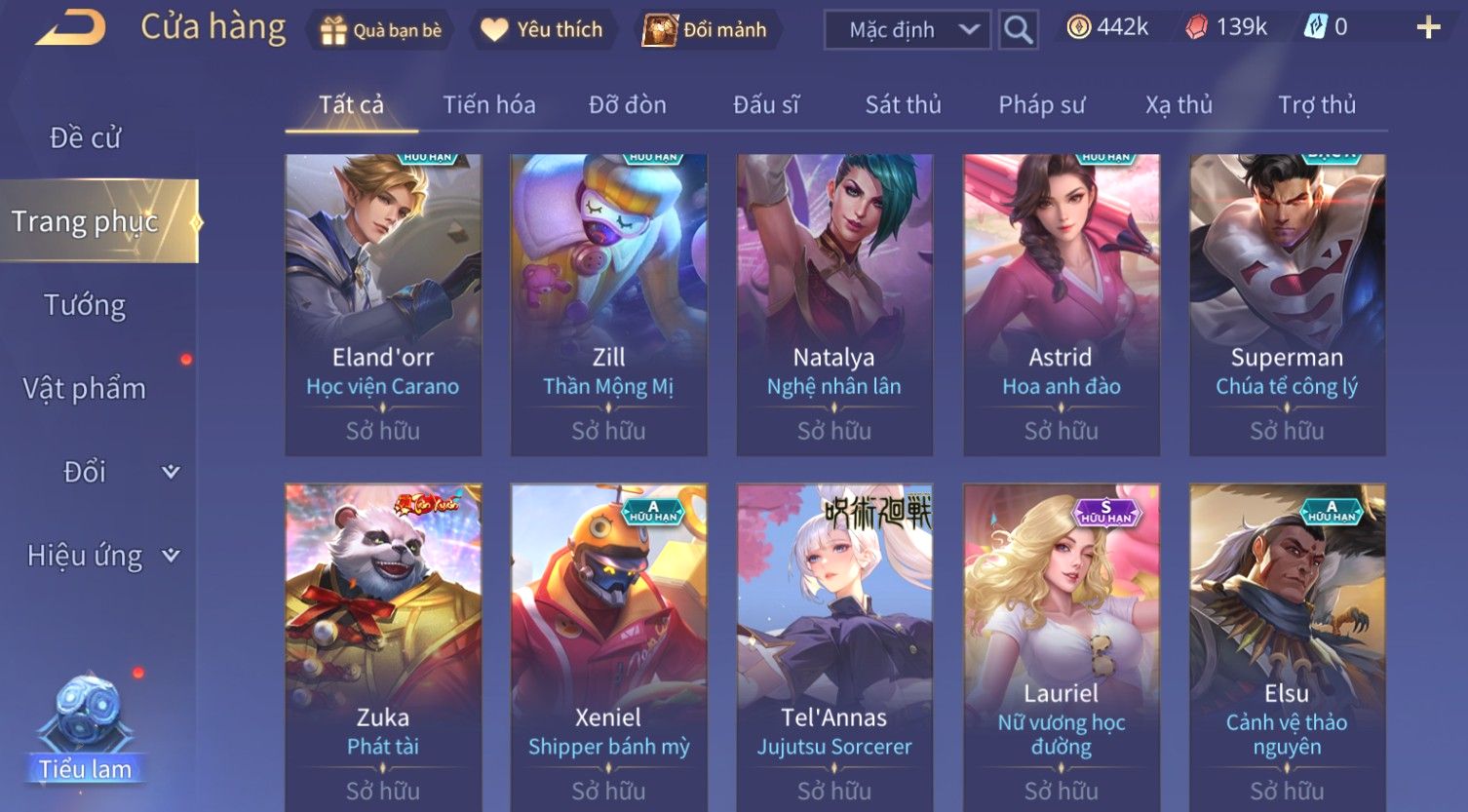Open the Đề cử menu section
Viewport: 1468px width, 812px height.
pos(86,138)
